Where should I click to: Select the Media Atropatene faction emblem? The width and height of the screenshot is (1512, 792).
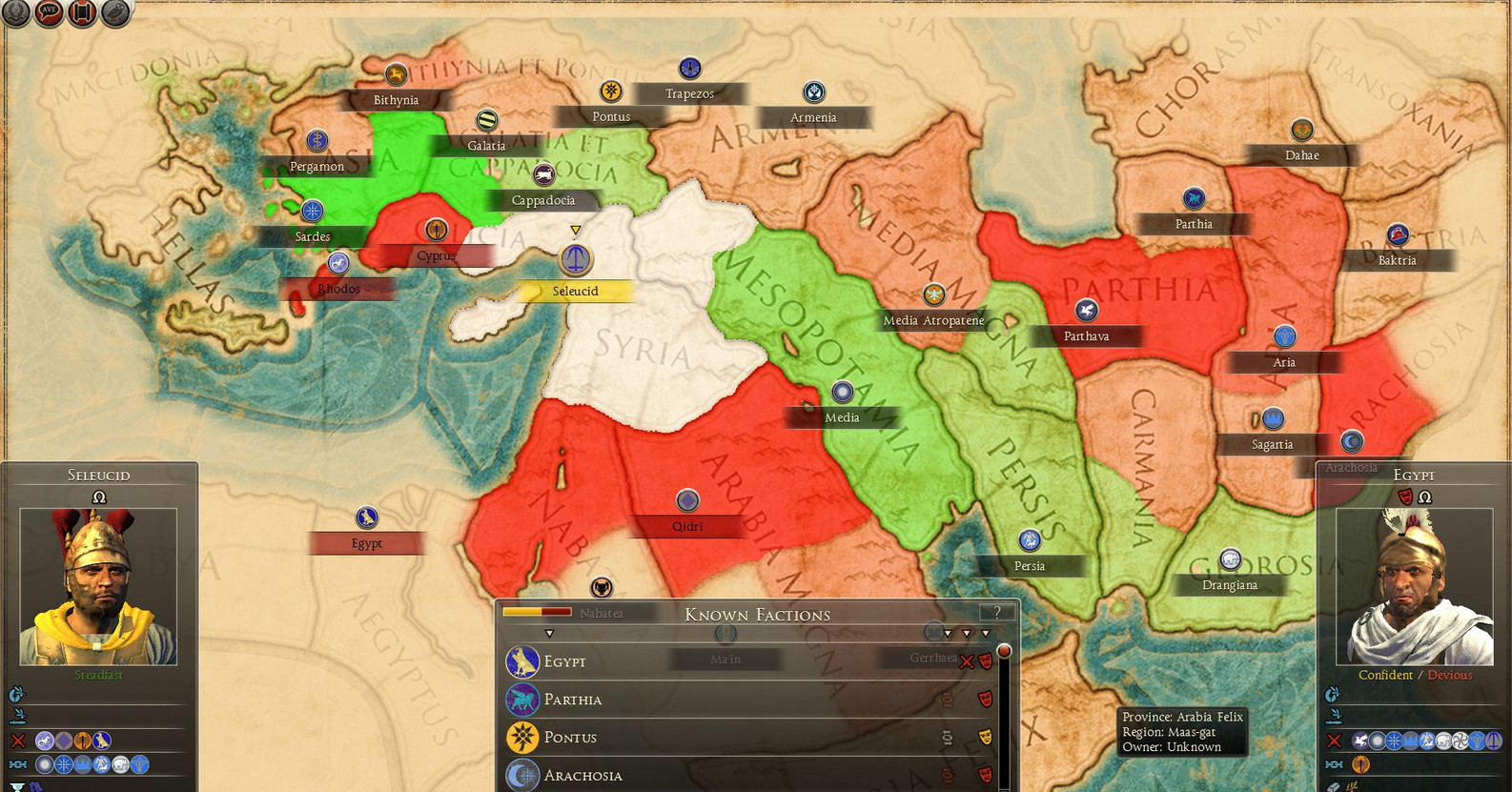[x=933, y=294]
